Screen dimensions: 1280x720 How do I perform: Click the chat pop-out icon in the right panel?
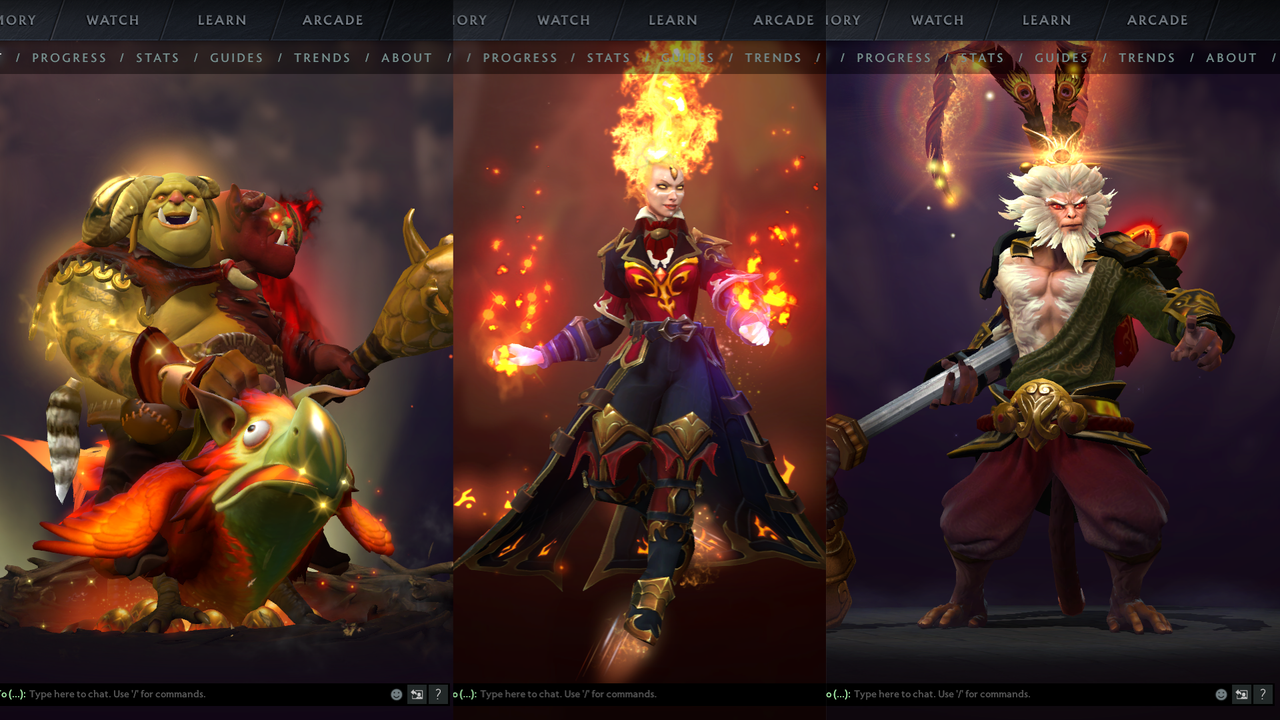click(1240, 694)
